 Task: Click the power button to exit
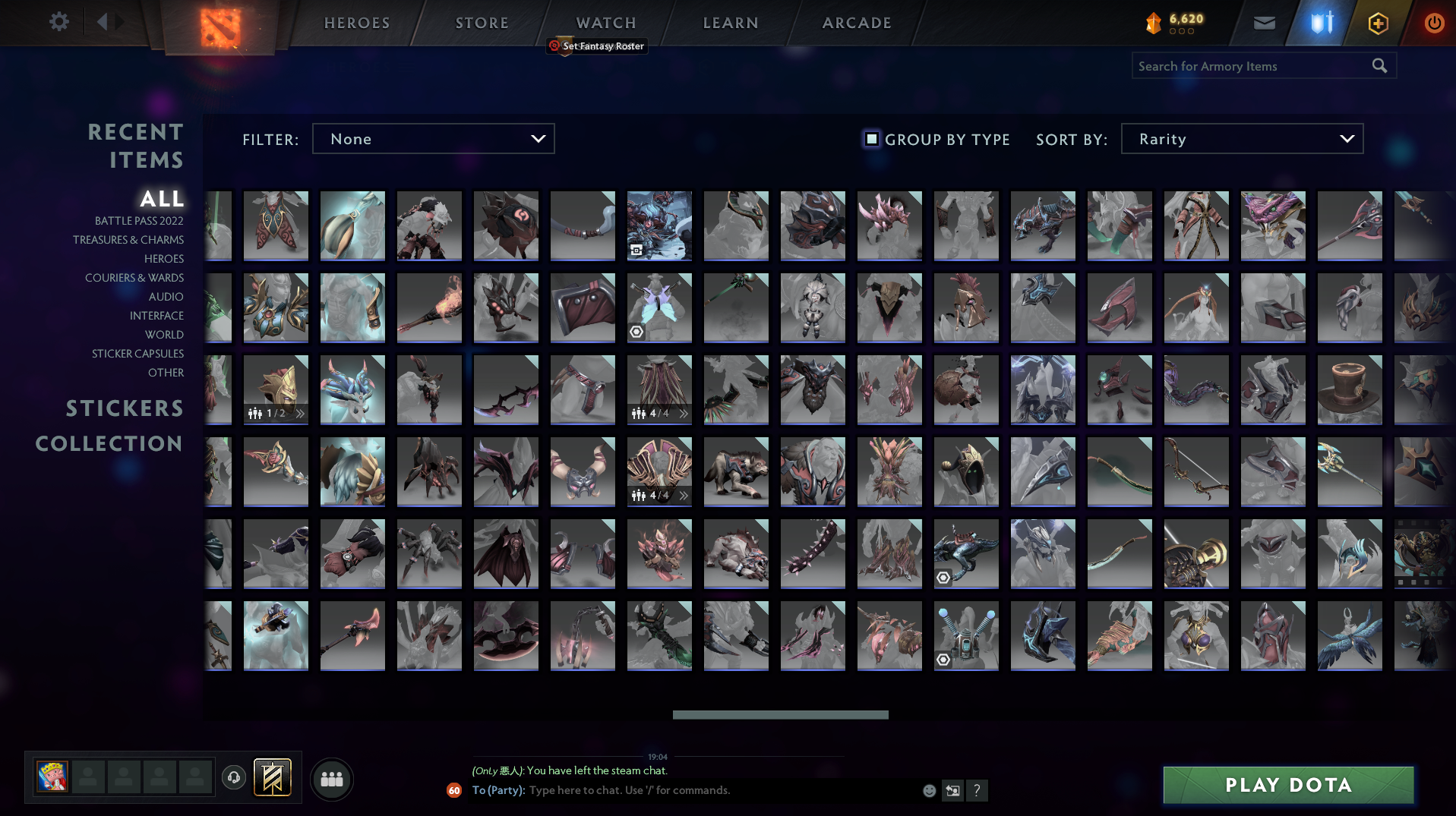(1434, 23)
